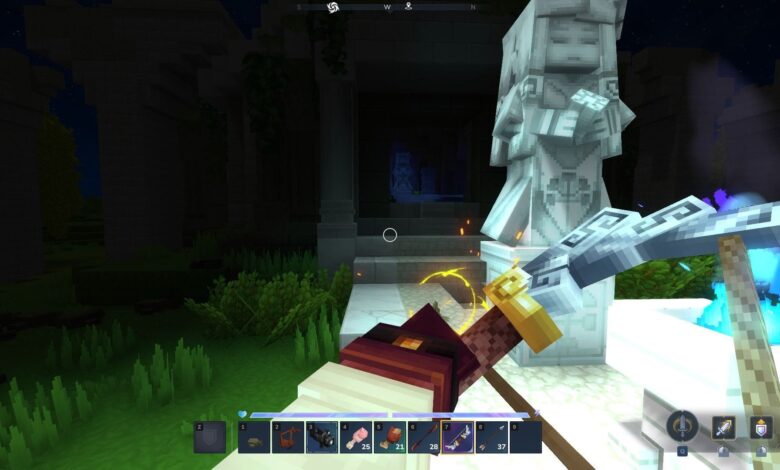
Task: Click the location pin marker on the compass
Action: tap(408, 6)
